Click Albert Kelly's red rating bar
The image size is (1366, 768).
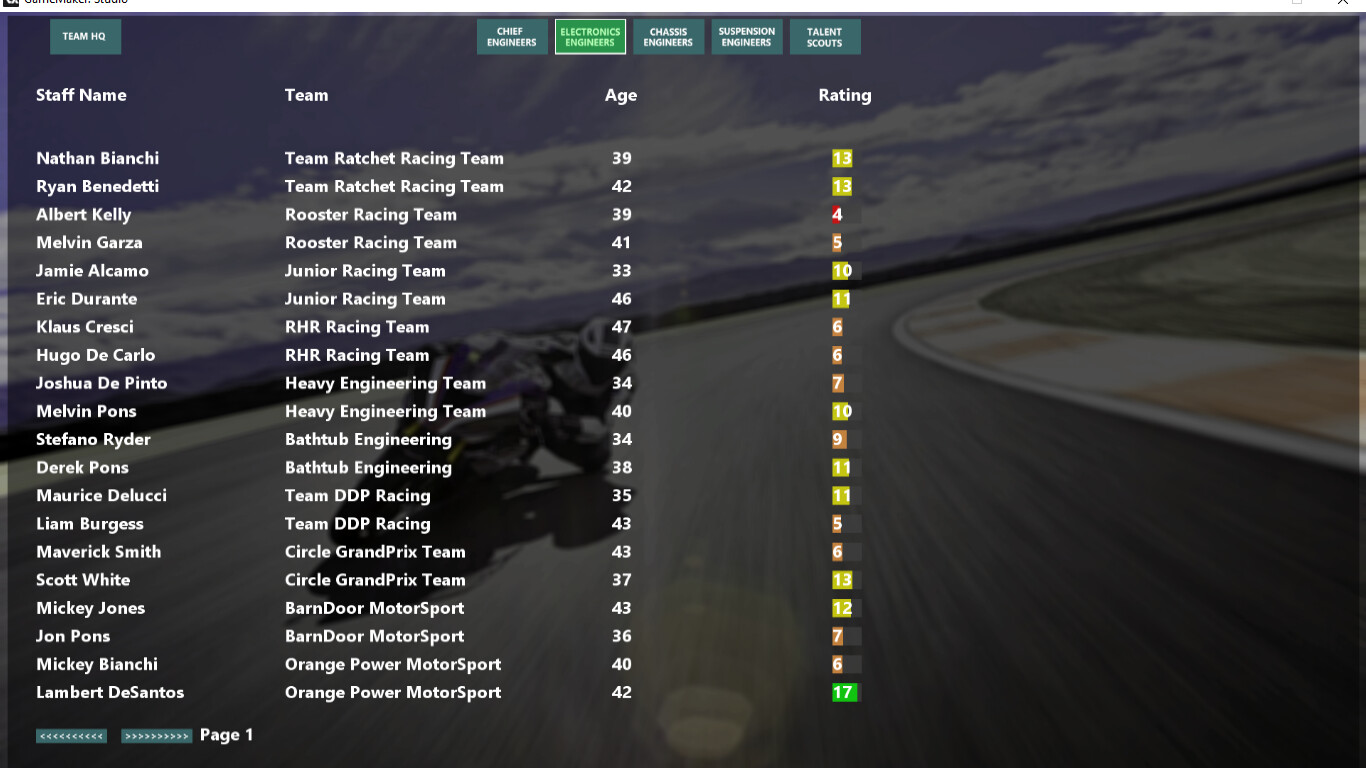coord(837,214)
